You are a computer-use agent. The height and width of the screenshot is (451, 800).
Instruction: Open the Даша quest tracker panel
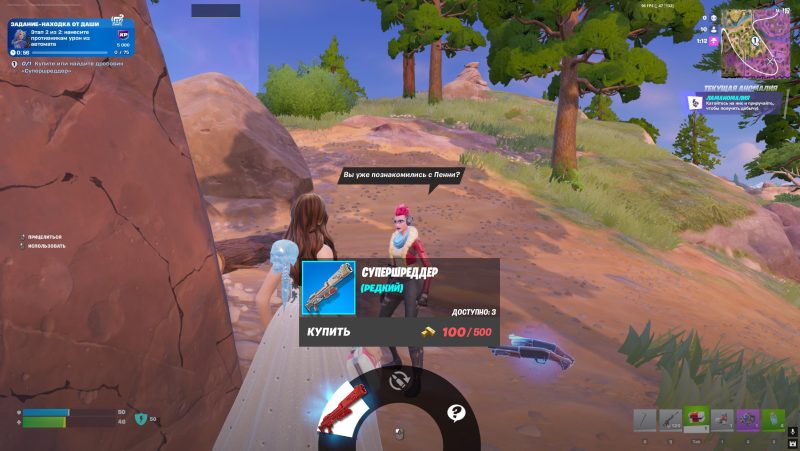[69, 34]
